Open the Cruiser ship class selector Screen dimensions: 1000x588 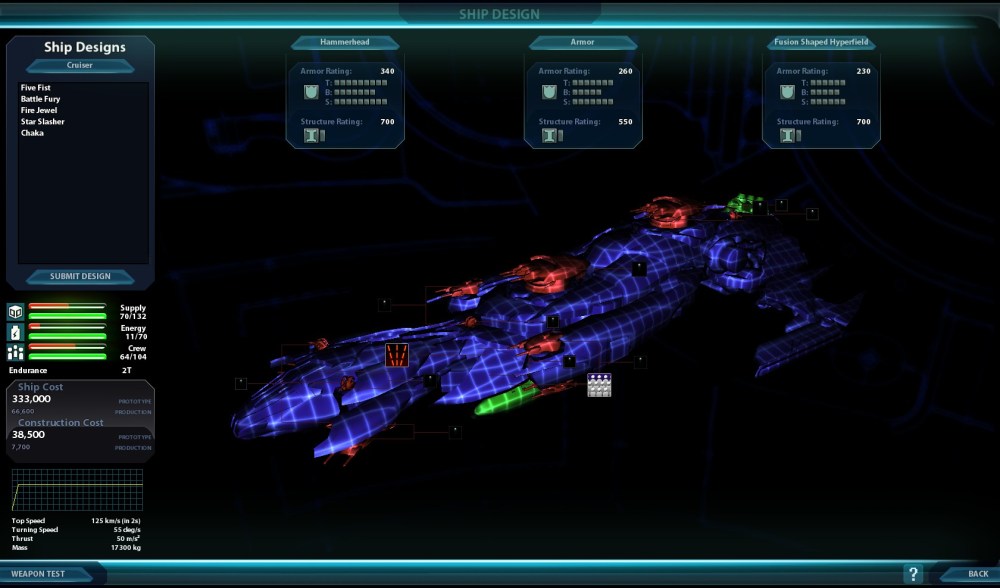click(80, 65)
